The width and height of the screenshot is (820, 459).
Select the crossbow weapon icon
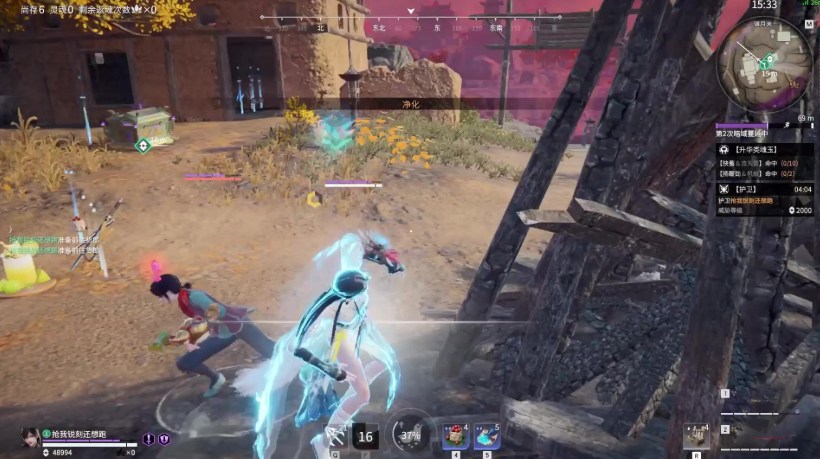coord(335,436)
